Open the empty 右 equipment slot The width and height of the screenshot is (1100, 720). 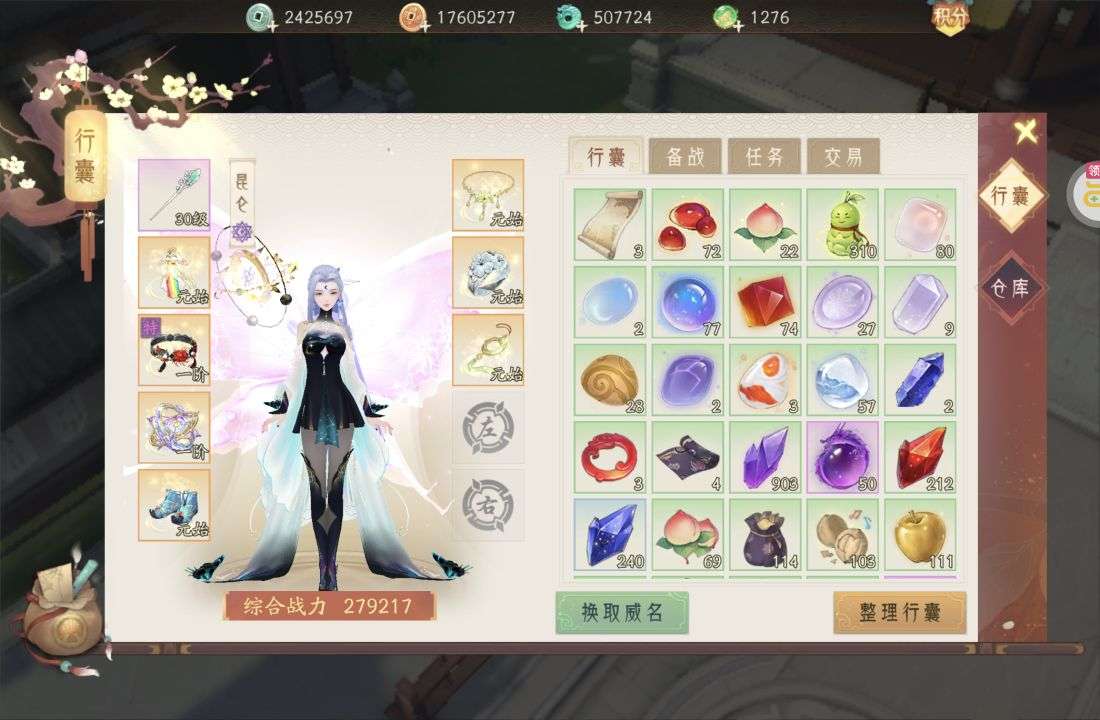488,504
